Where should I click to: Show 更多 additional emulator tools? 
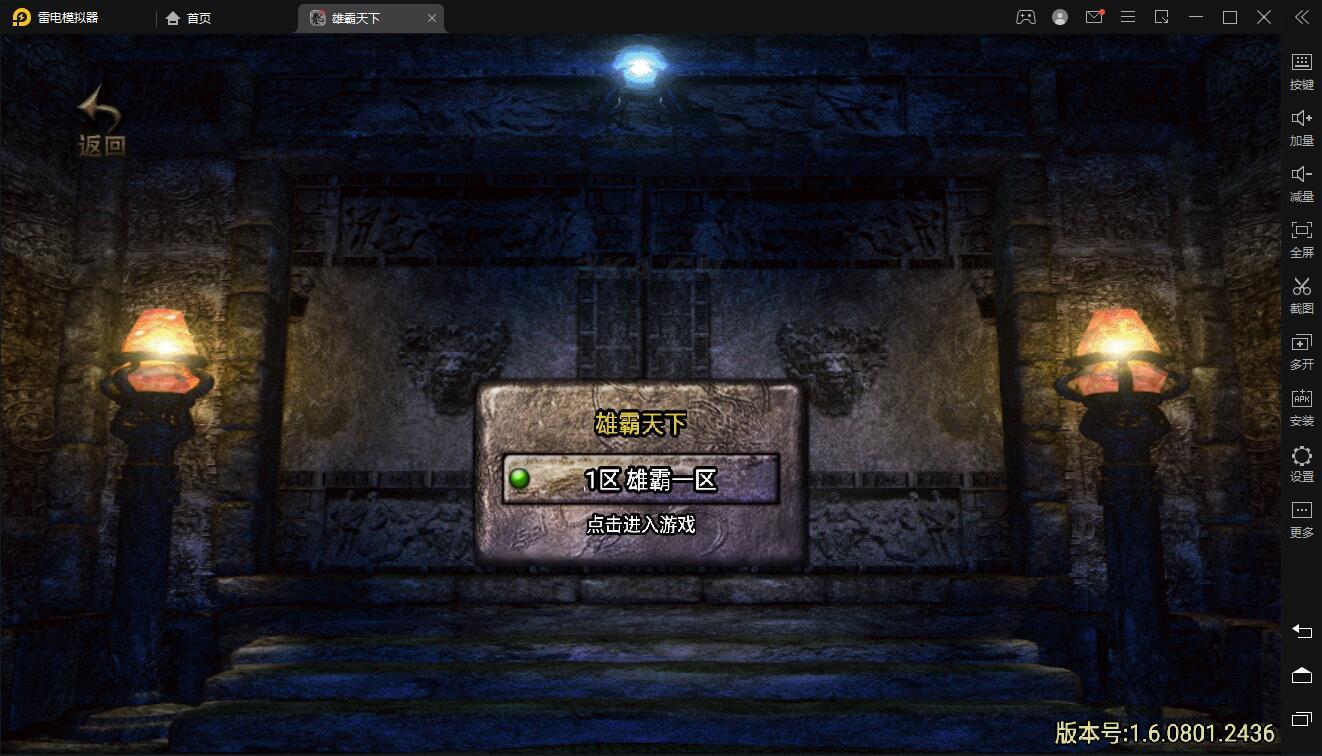point(1301,518)
